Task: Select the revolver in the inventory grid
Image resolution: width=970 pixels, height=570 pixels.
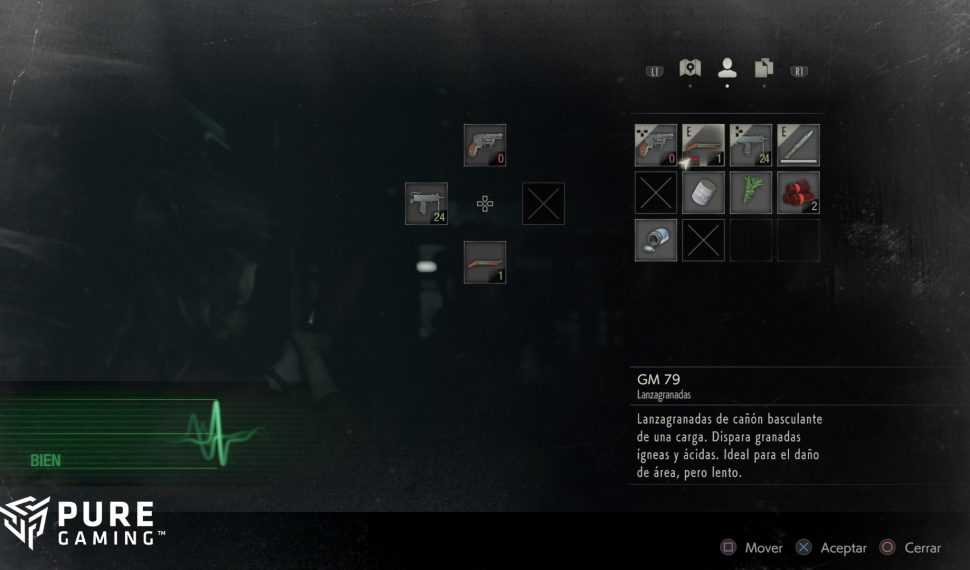Action: (656, 145)
